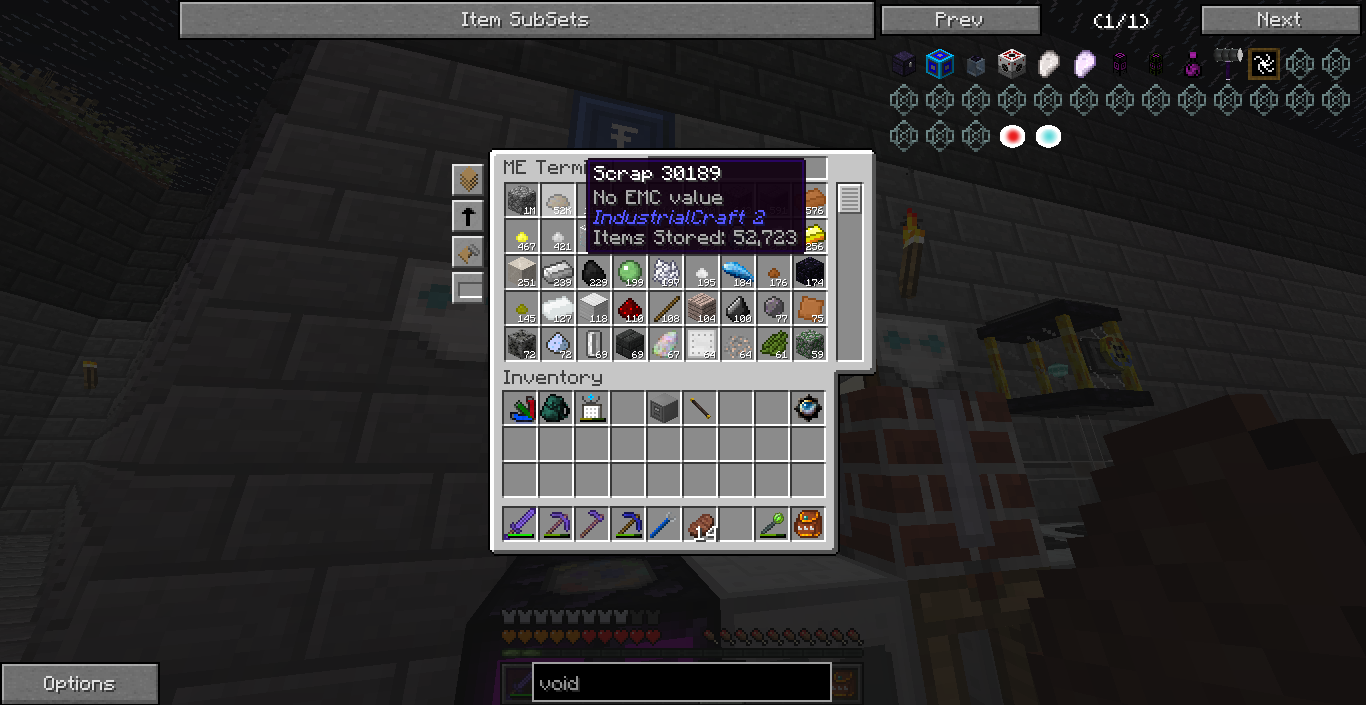
Task: Open the Options menu
Action: click(79, 684)
